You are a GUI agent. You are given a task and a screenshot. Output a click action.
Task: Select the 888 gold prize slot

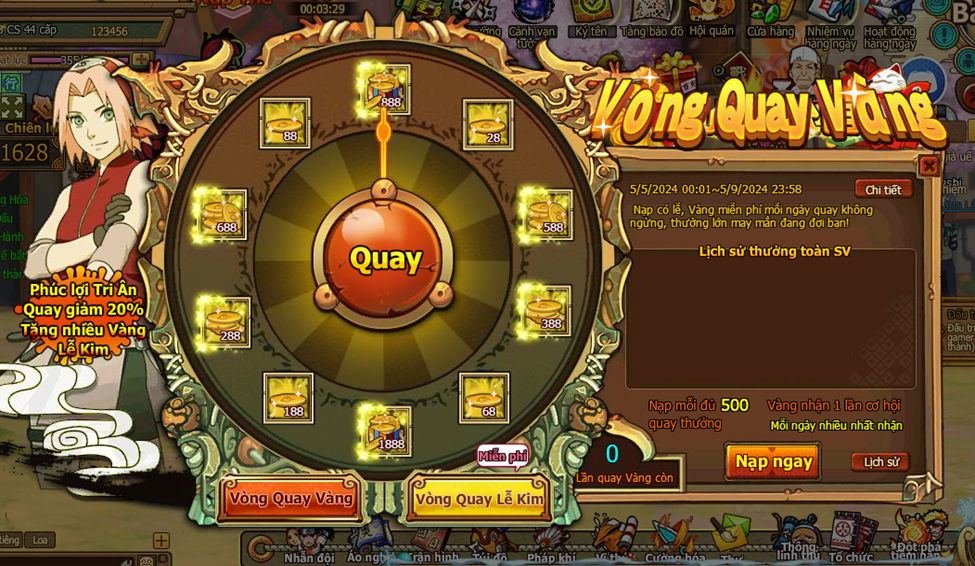pyautogui.click(x=385, y=89)
